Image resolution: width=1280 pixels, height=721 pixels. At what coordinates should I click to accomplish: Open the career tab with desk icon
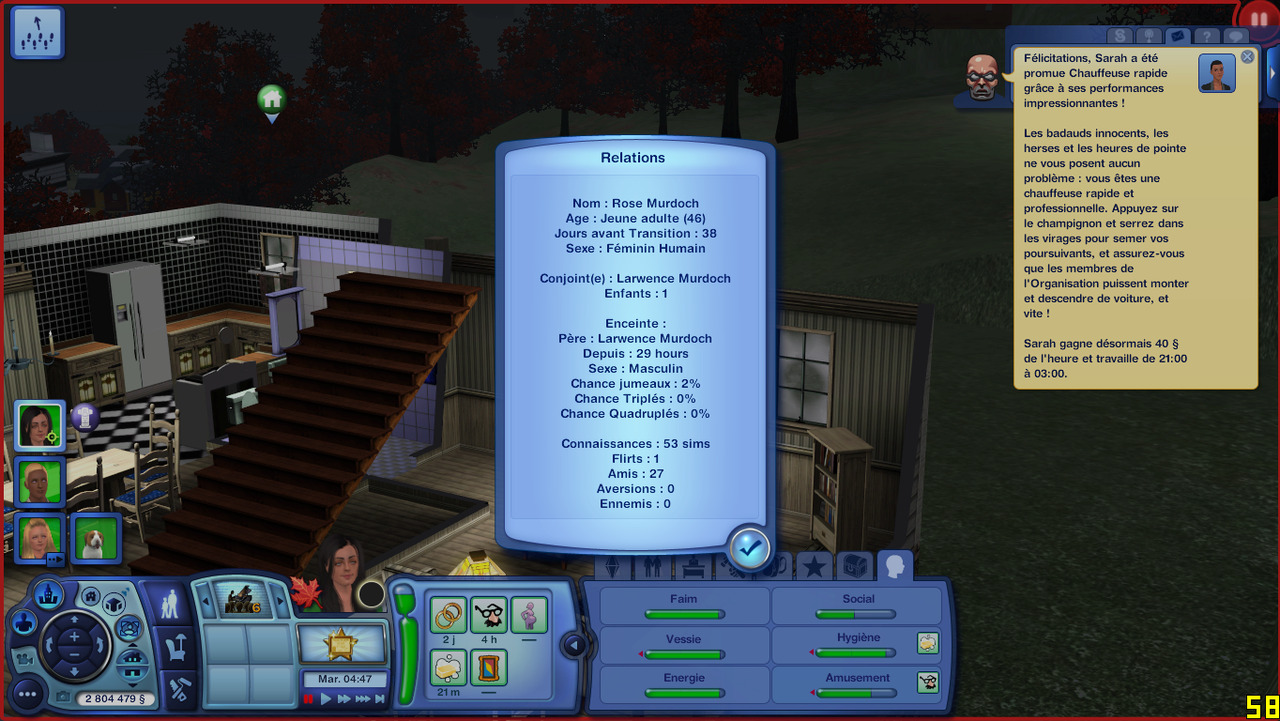click(x=692, y=568)
